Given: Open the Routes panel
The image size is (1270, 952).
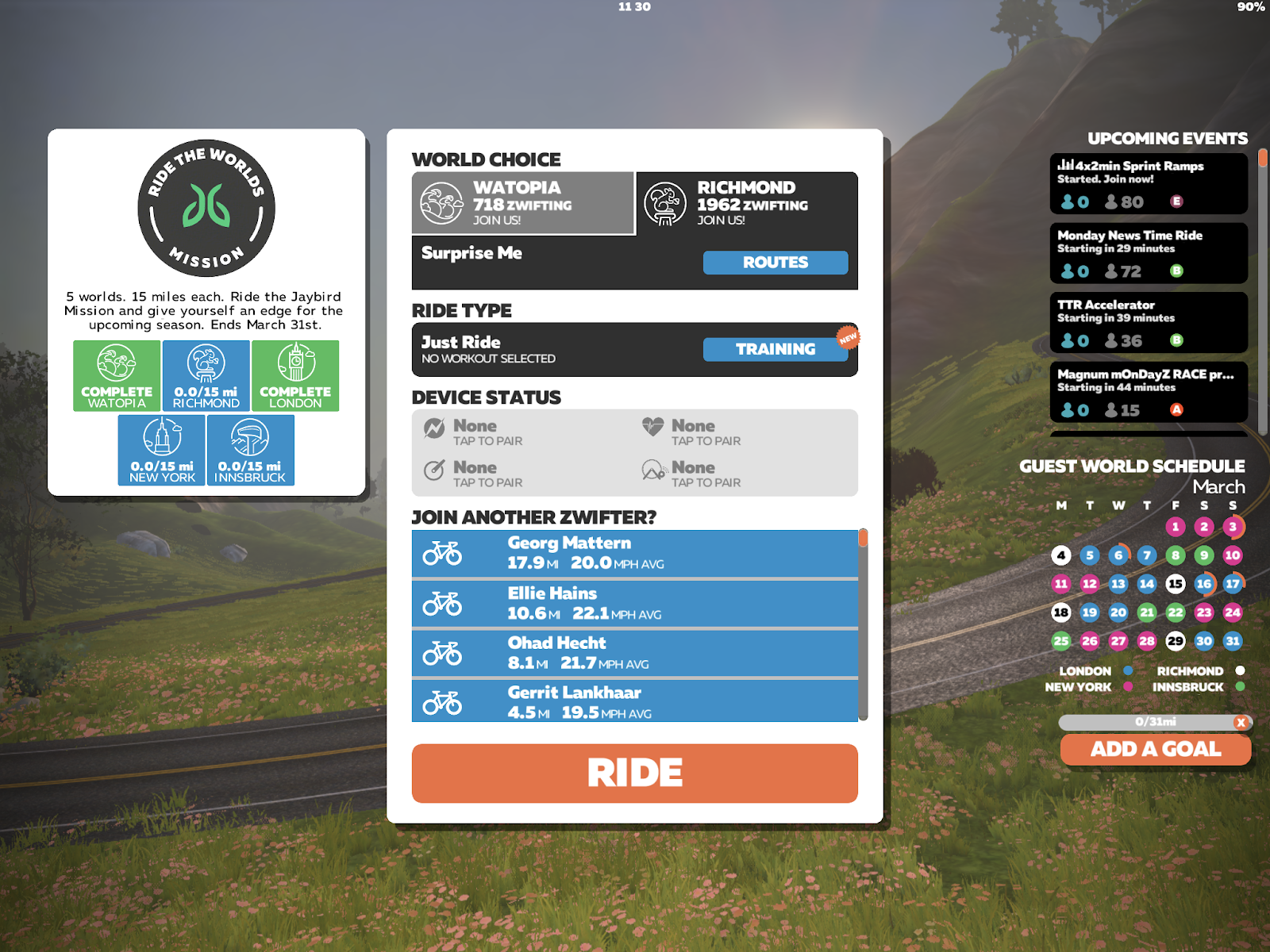Looking at the screenshot, I should (x=775, y=263).
